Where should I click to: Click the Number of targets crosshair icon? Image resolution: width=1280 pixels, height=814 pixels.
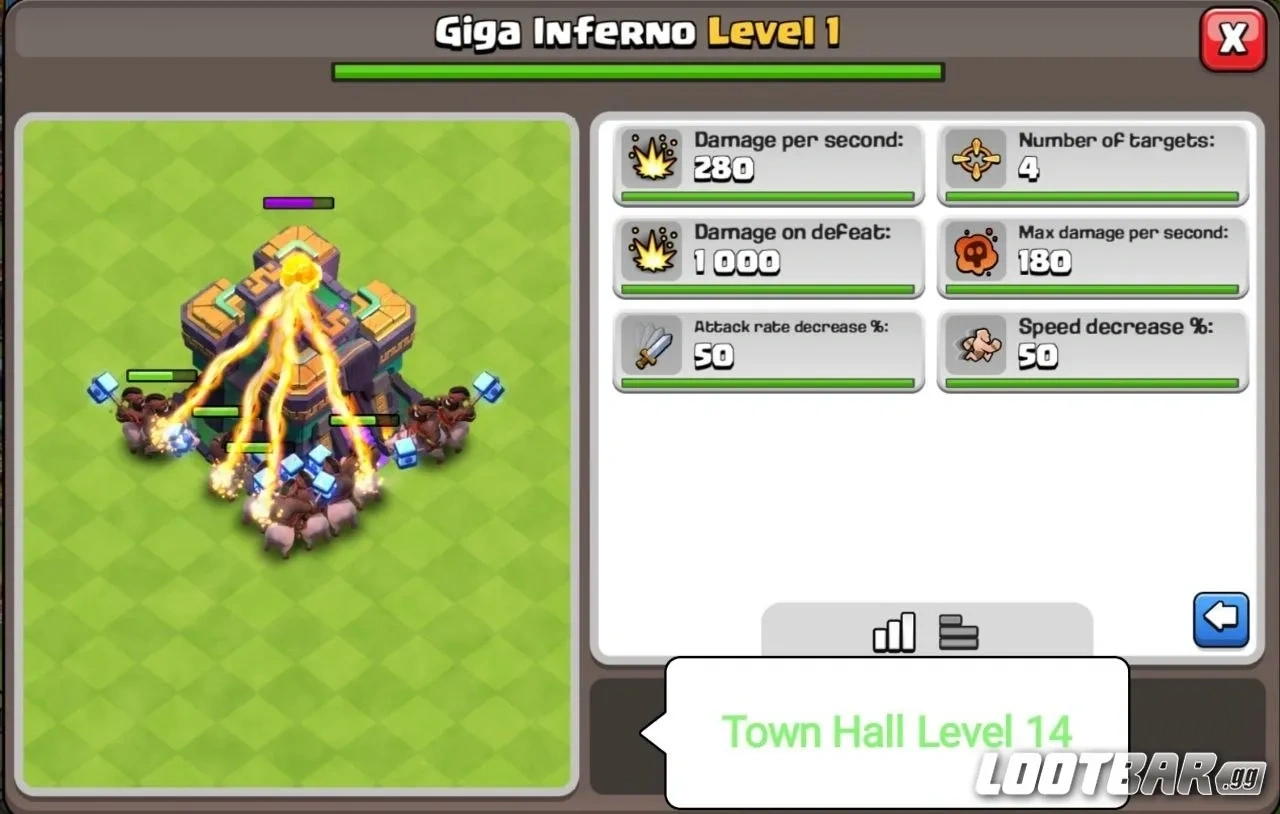976,158
